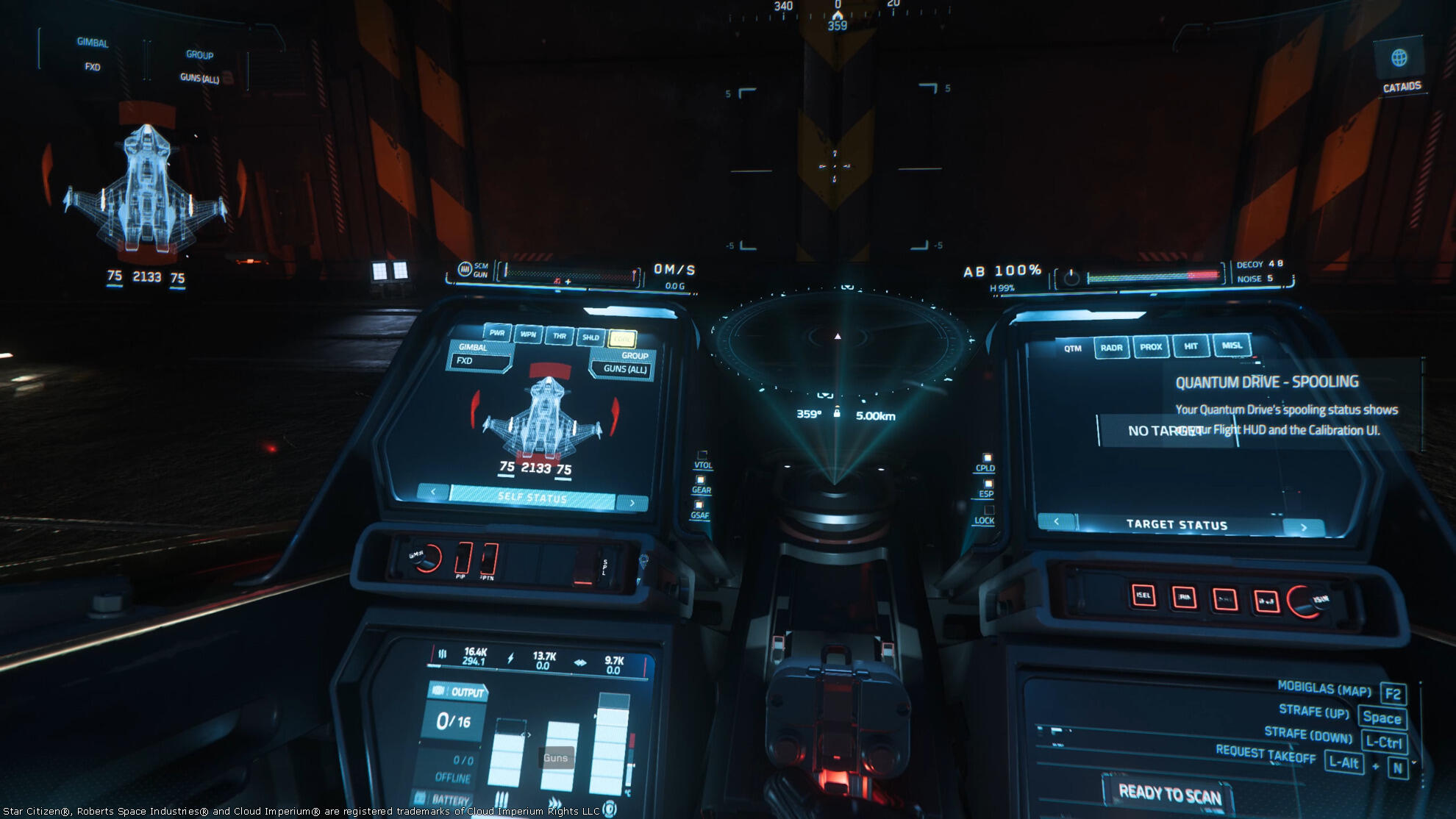Advance to next page after Target Status

(x=1304, y=527)
